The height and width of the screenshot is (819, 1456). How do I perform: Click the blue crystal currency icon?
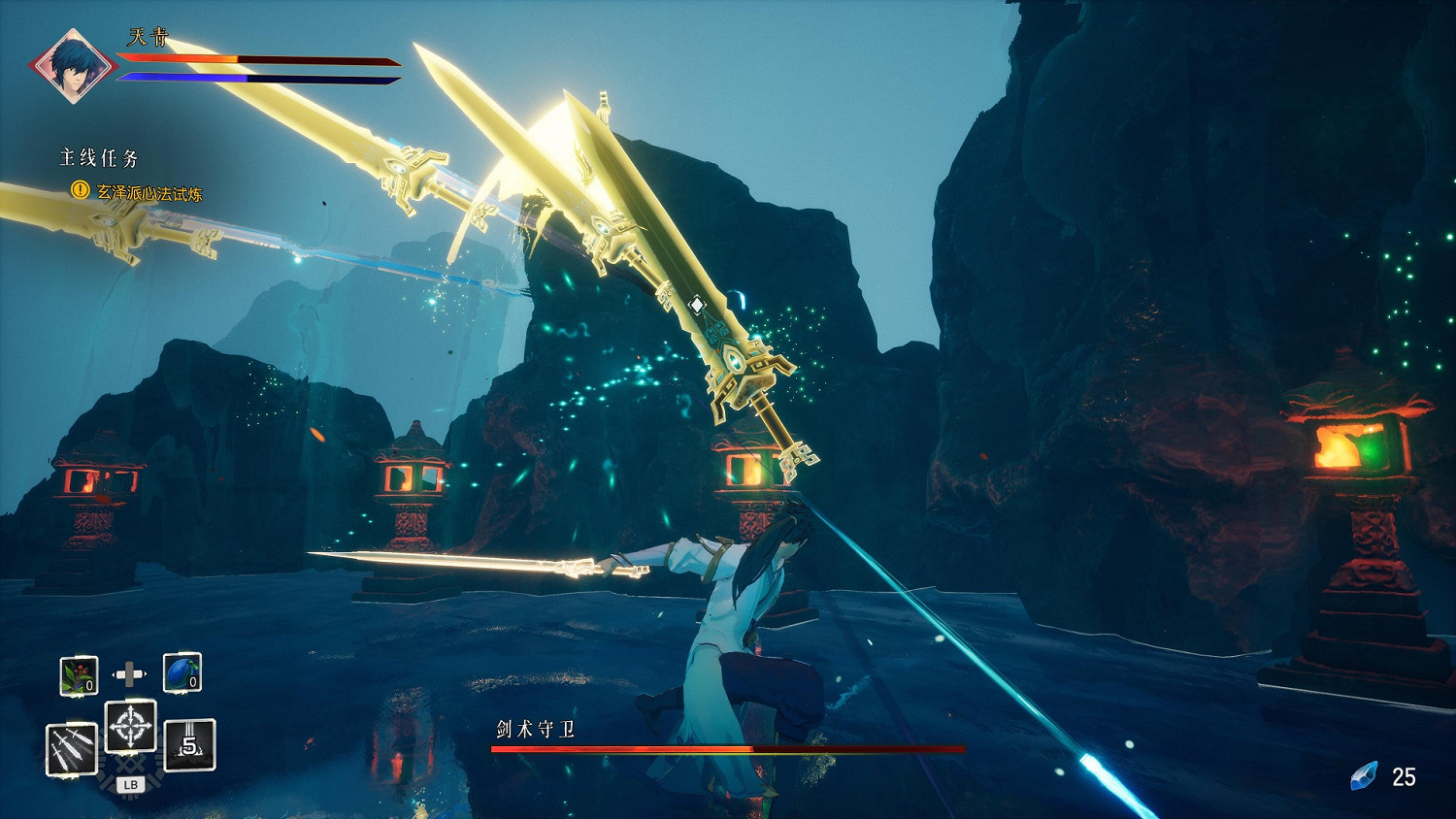pos(1364,776)
